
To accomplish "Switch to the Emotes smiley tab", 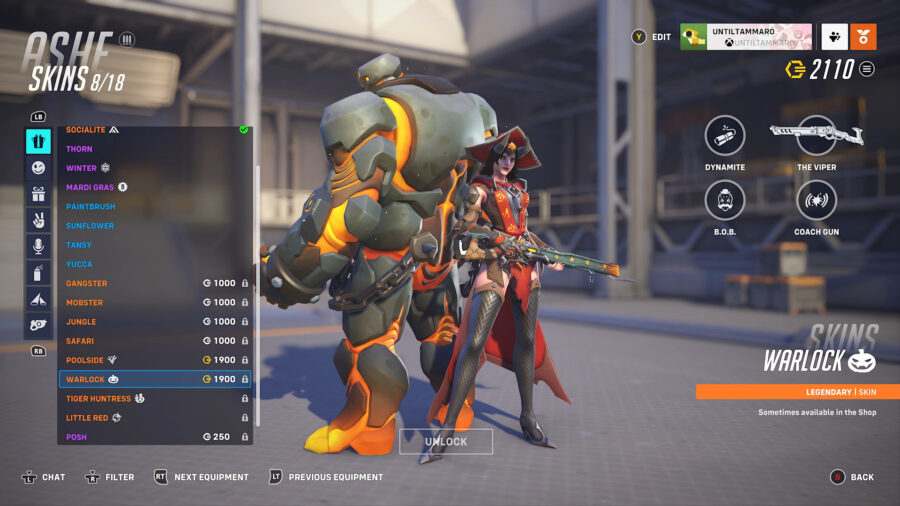I will 38,168.
